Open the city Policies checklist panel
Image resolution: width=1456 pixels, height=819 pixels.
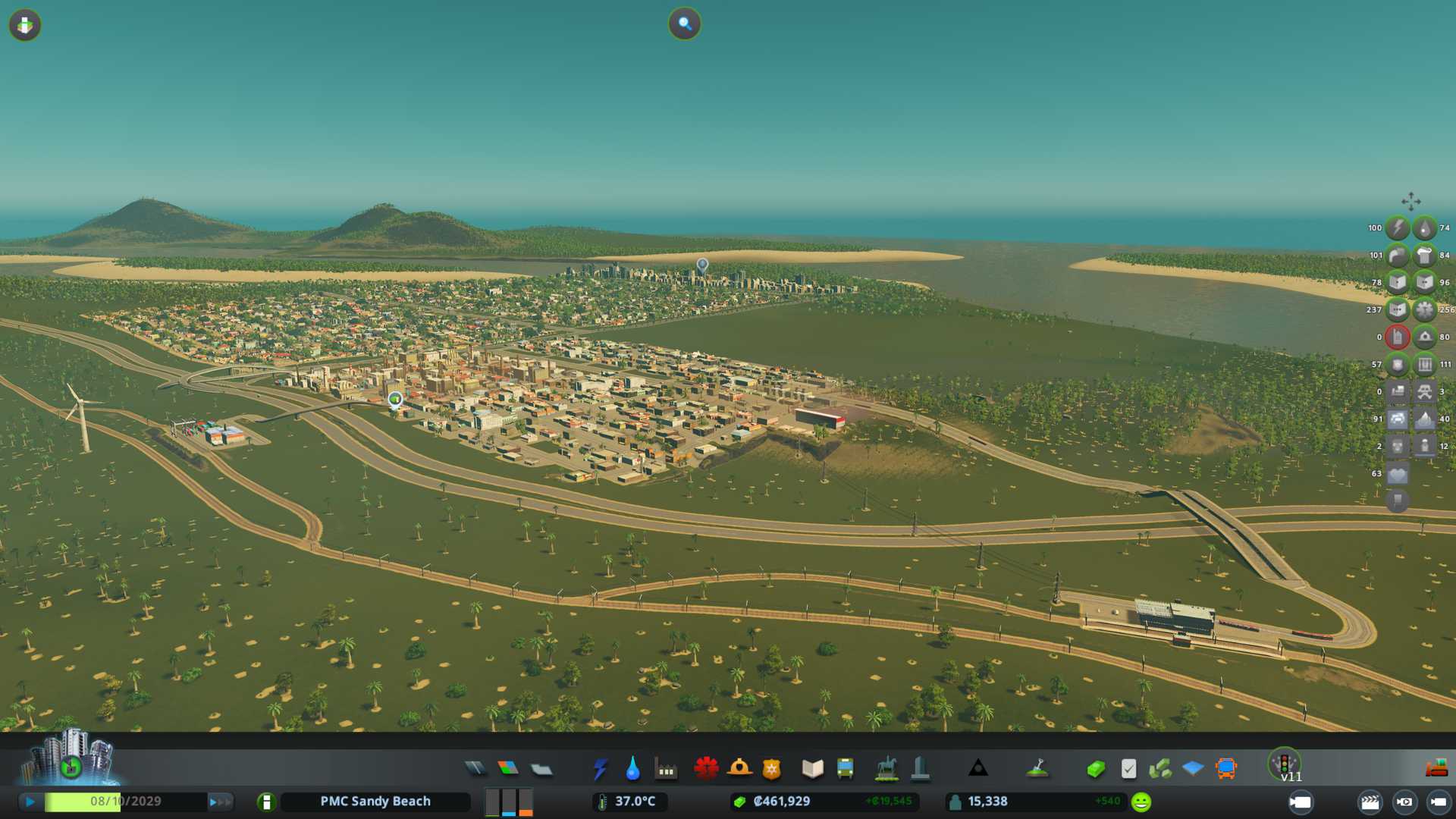pyautogui.click(x=1128, y=769)
